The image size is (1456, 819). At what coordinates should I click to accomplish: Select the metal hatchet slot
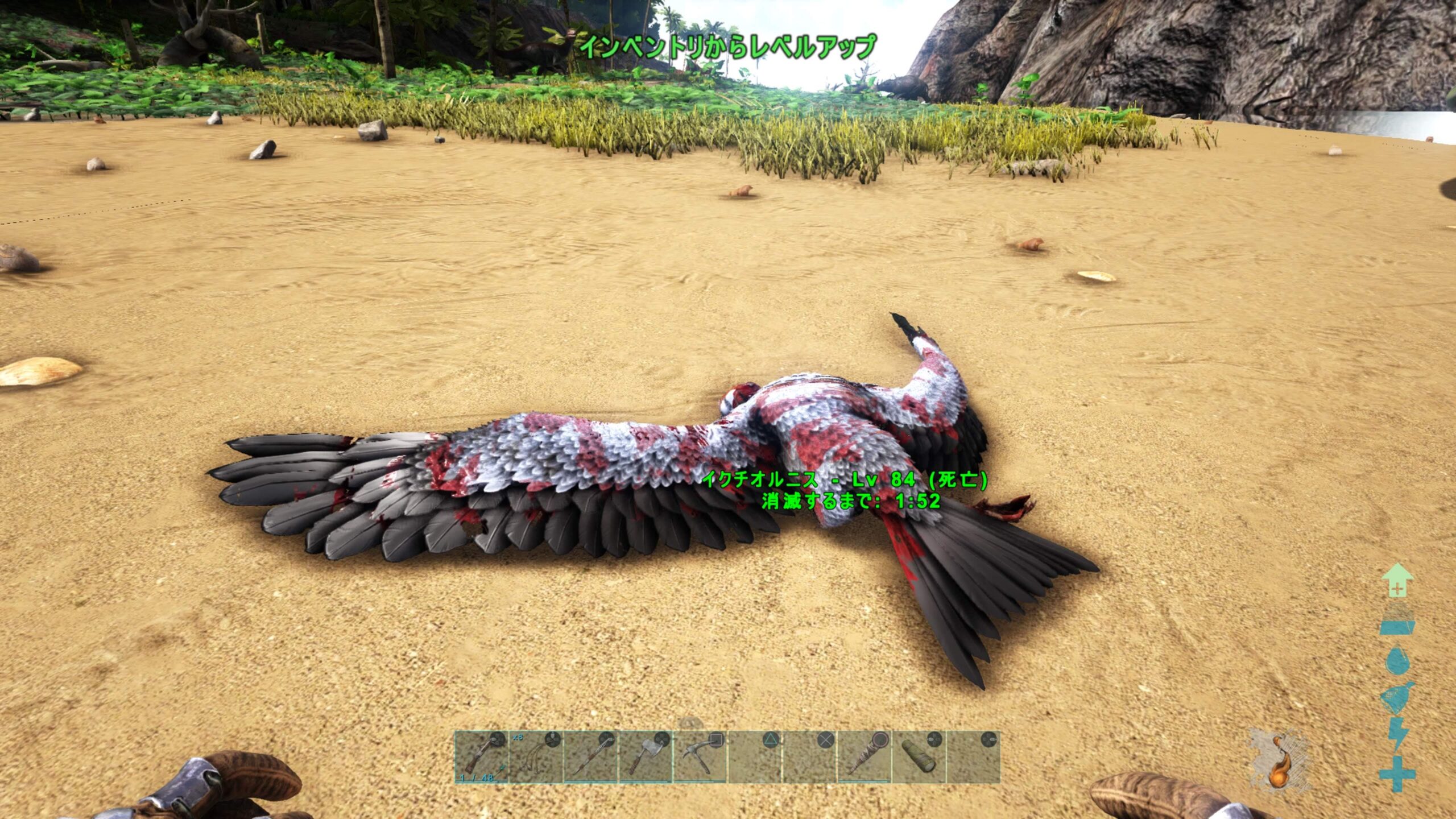pyautogui.click(x=645, y=757)
